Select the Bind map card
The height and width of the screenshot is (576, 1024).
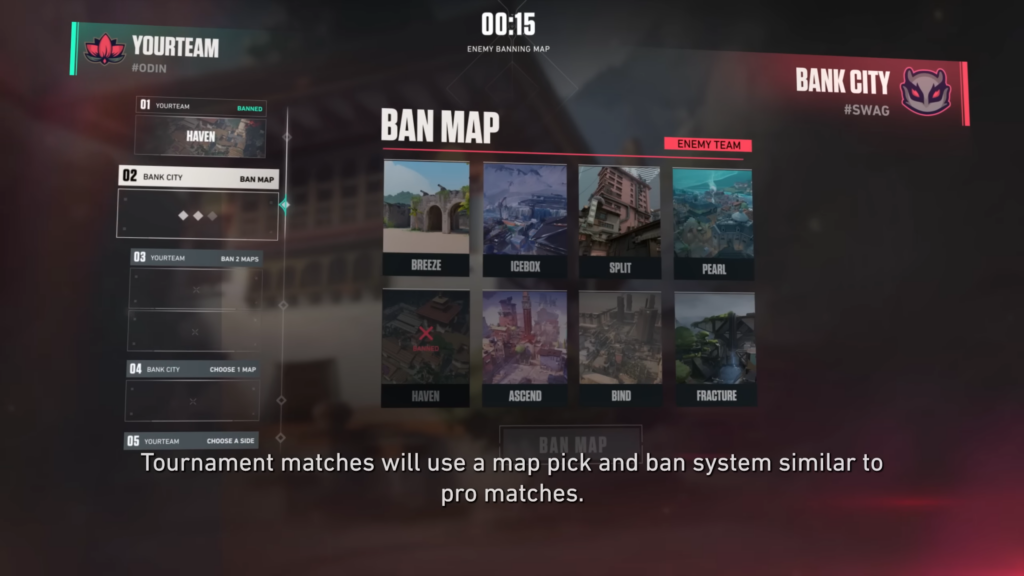[x=619, y=346]
